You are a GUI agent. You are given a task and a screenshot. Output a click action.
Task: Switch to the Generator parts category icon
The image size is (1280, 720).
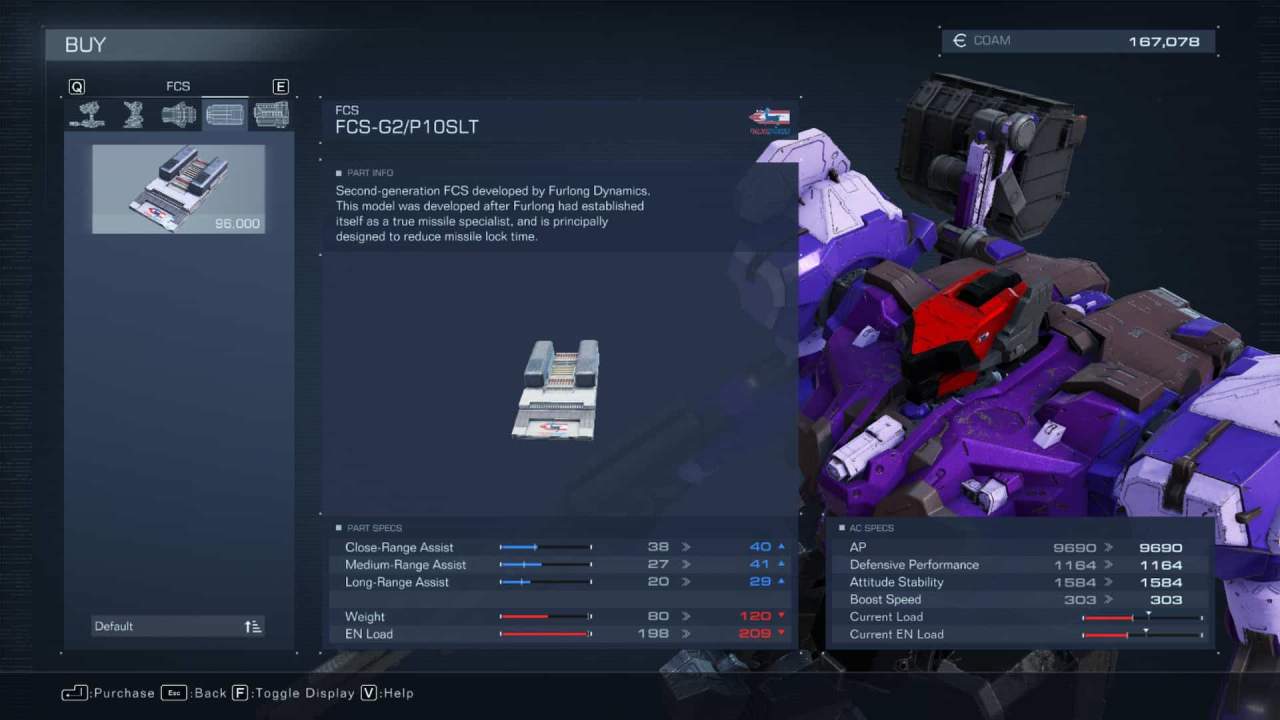tap(270, 114)
